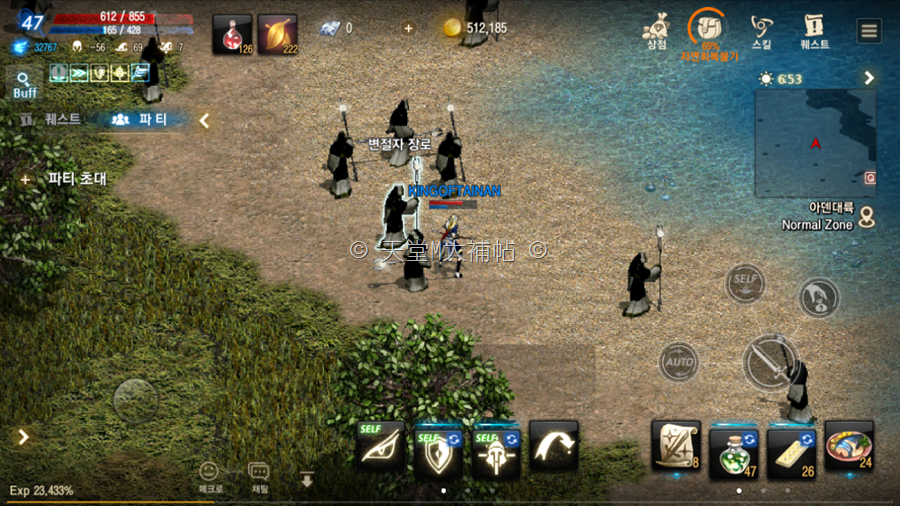Tap the sword attack button
Viewport: 900px width, 506px height.
pos(771,360)
